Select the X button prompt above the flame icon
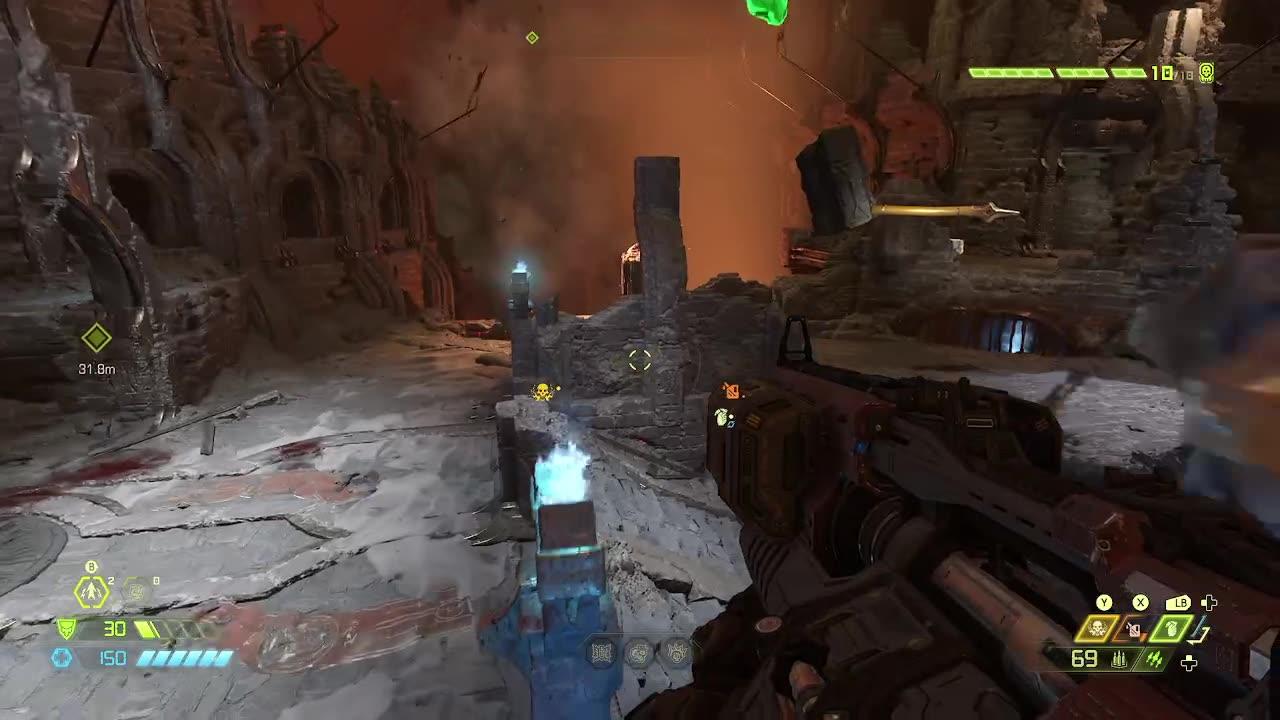This screenshot has height=720, width=1280. (x=1141, y=602)
